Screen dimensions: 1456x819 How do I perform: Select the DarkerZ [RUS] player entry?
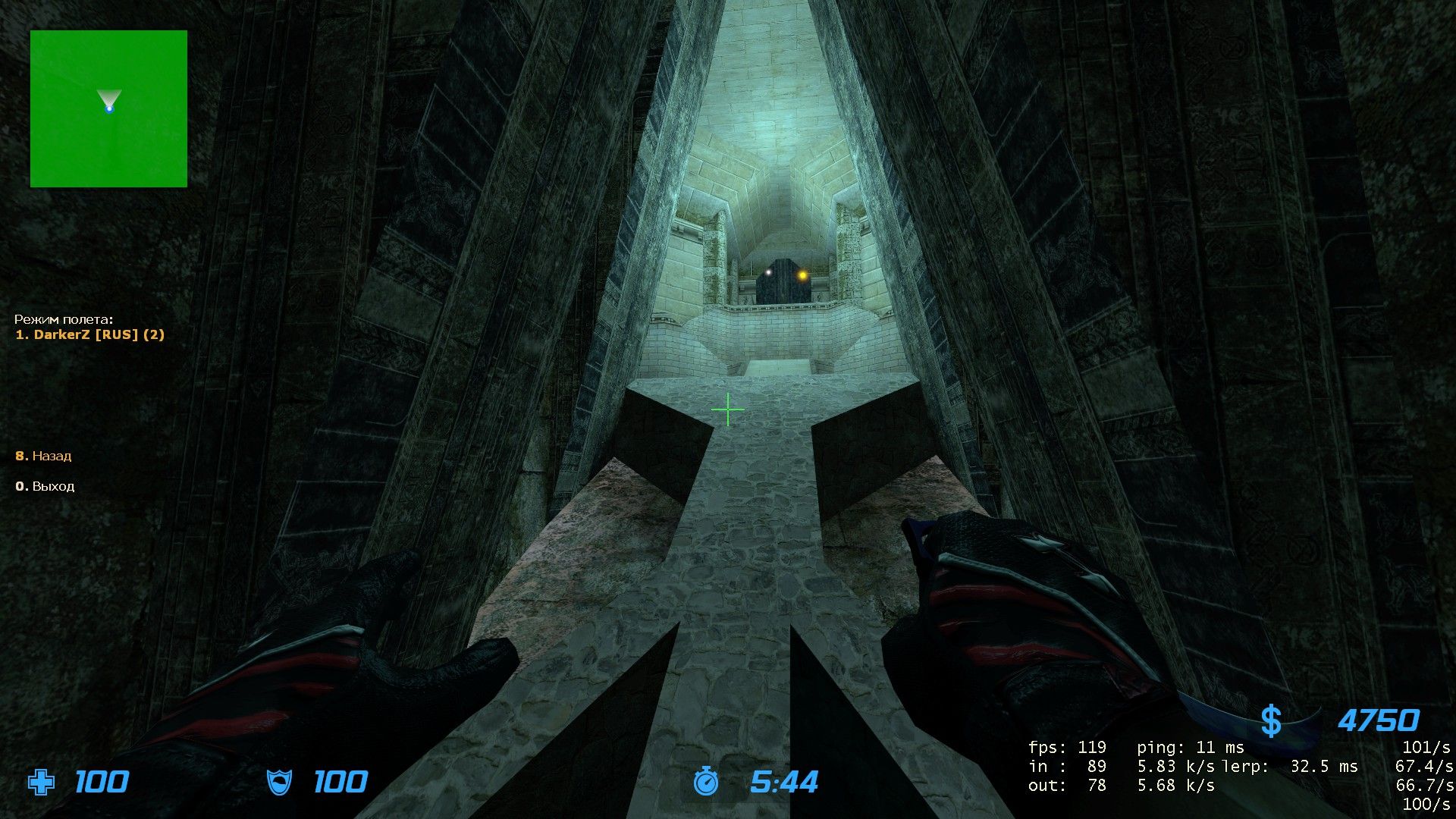pyautogui.click(x=90, y=334)
